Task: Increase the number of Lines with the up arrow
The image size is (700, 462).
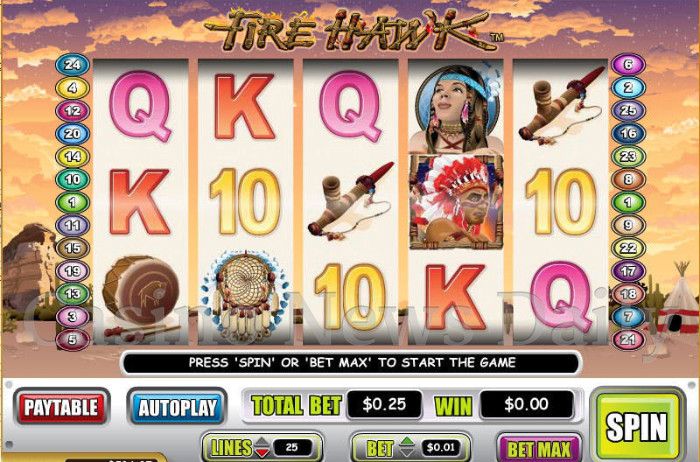Action: (263, 442)
